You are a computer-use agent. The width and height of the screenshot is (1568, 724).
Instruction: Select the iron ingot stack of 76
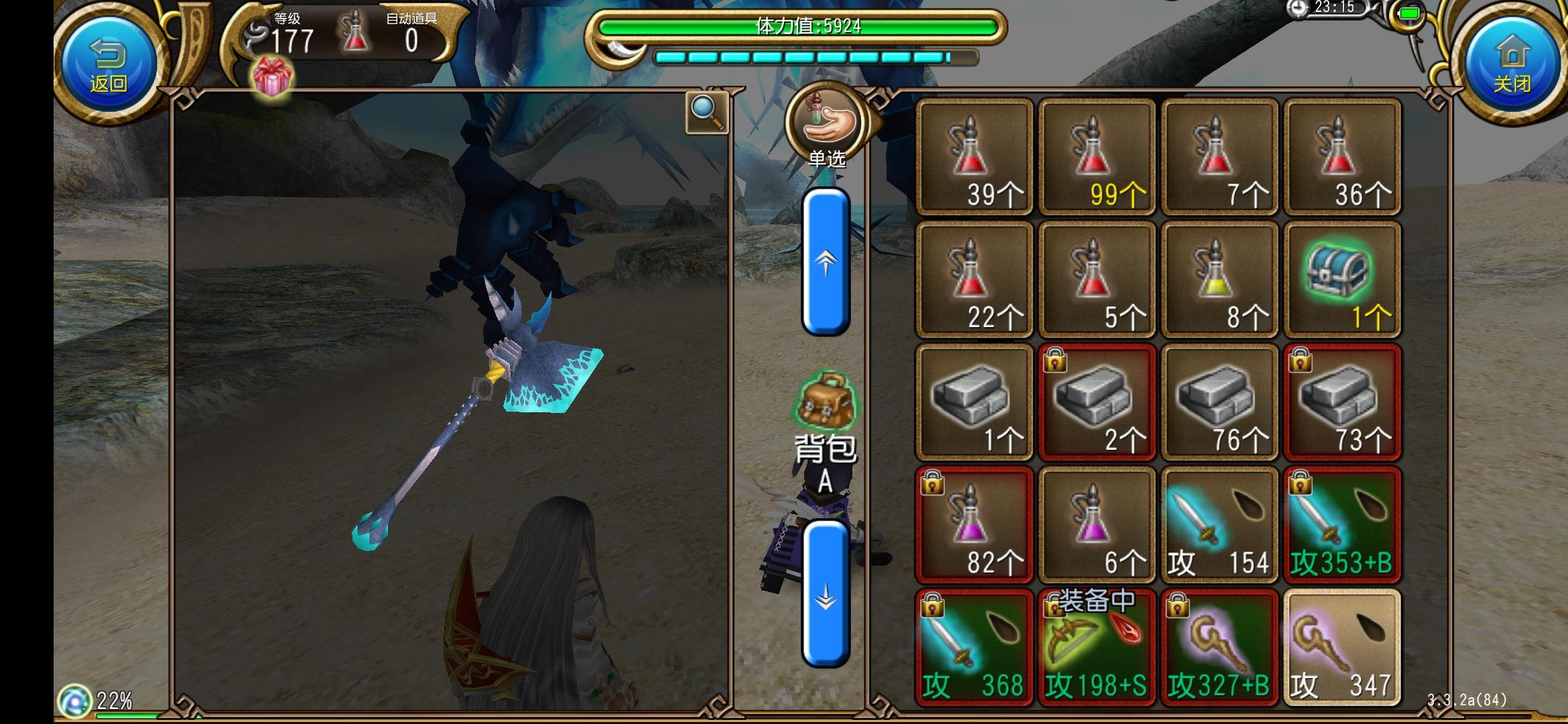tap(1220, 401)
